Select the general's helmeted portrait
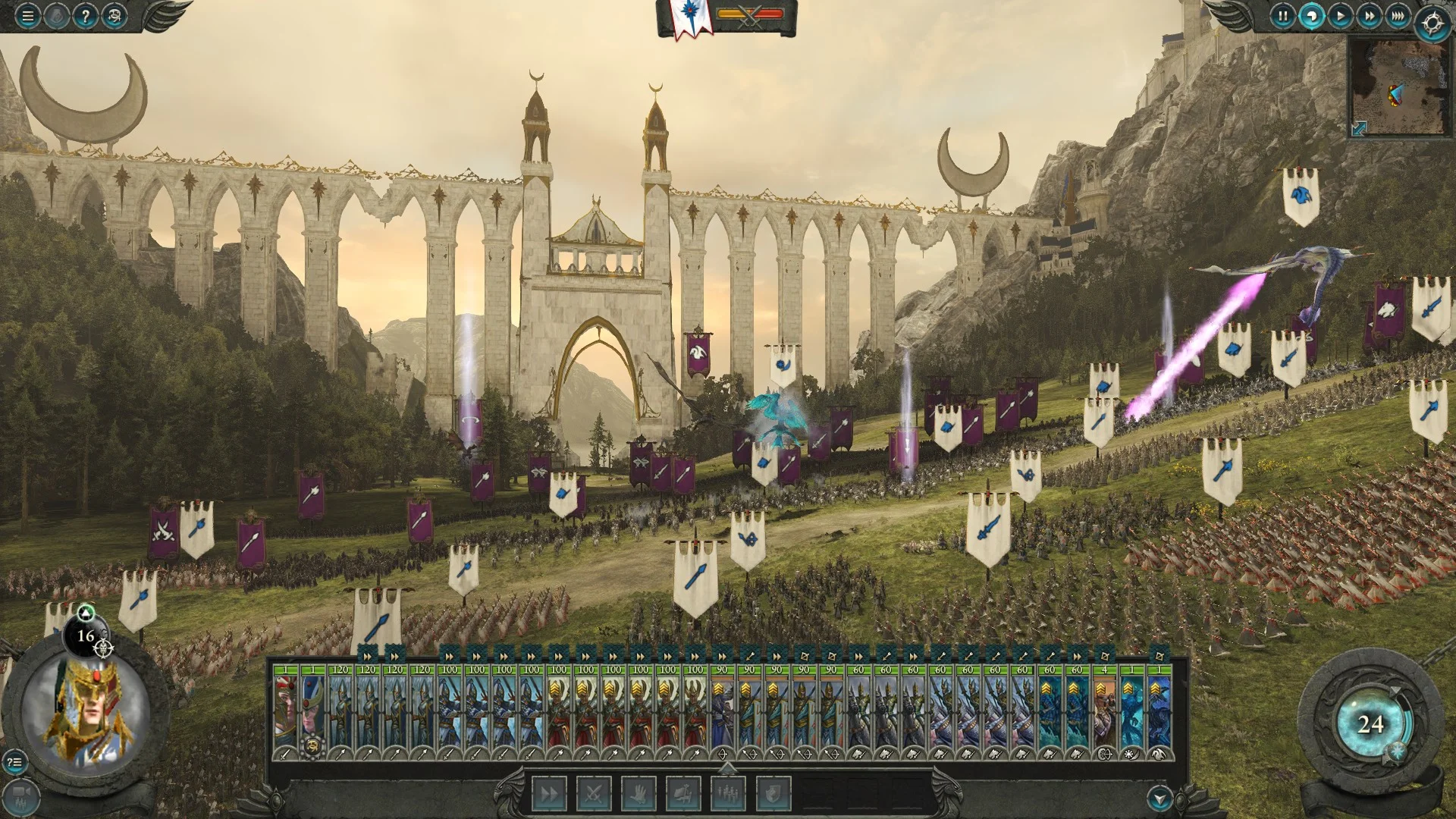This screenshot has width=1456, height=819. pos(86,711)
